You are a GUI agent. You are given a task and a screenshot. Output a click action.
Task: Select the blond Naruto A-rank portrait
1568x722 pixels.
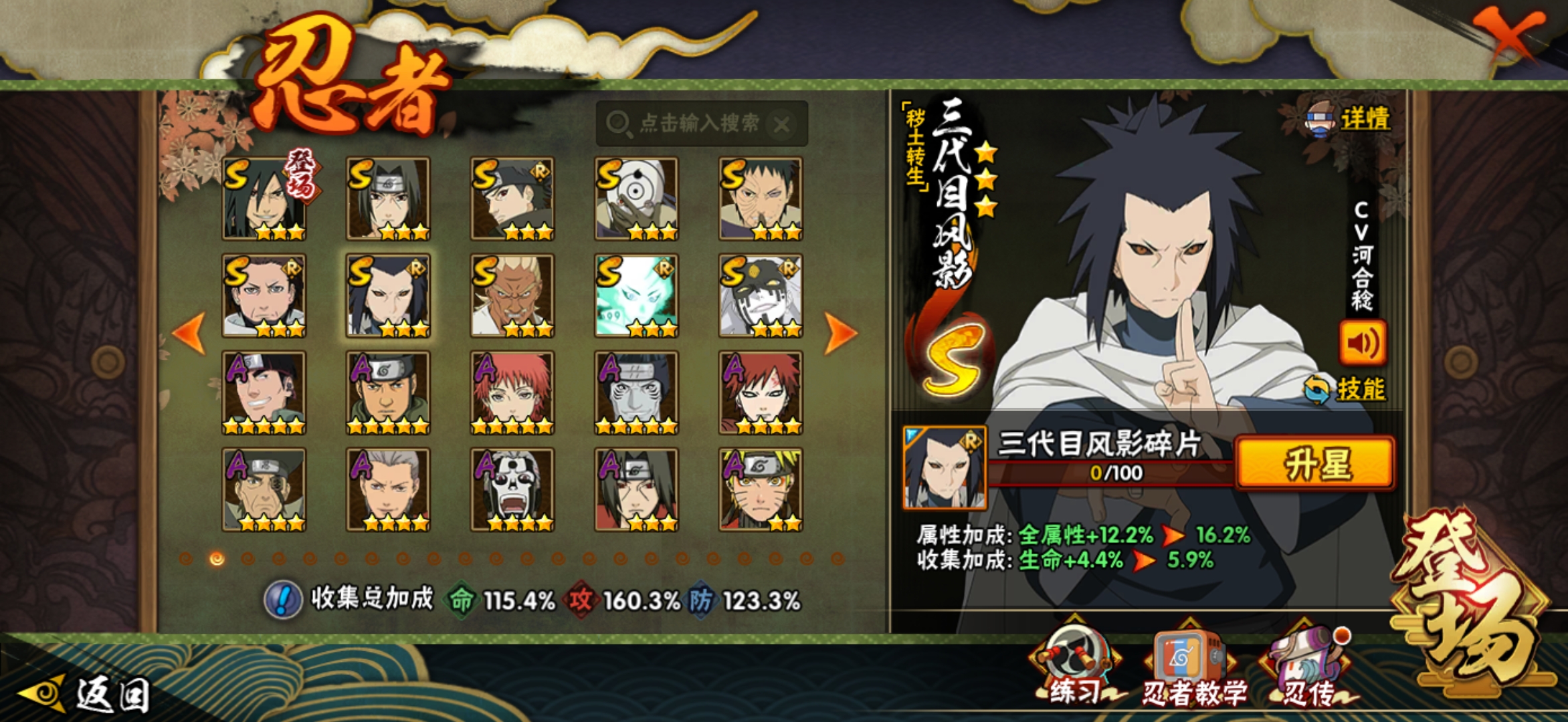tap(761, 489)
